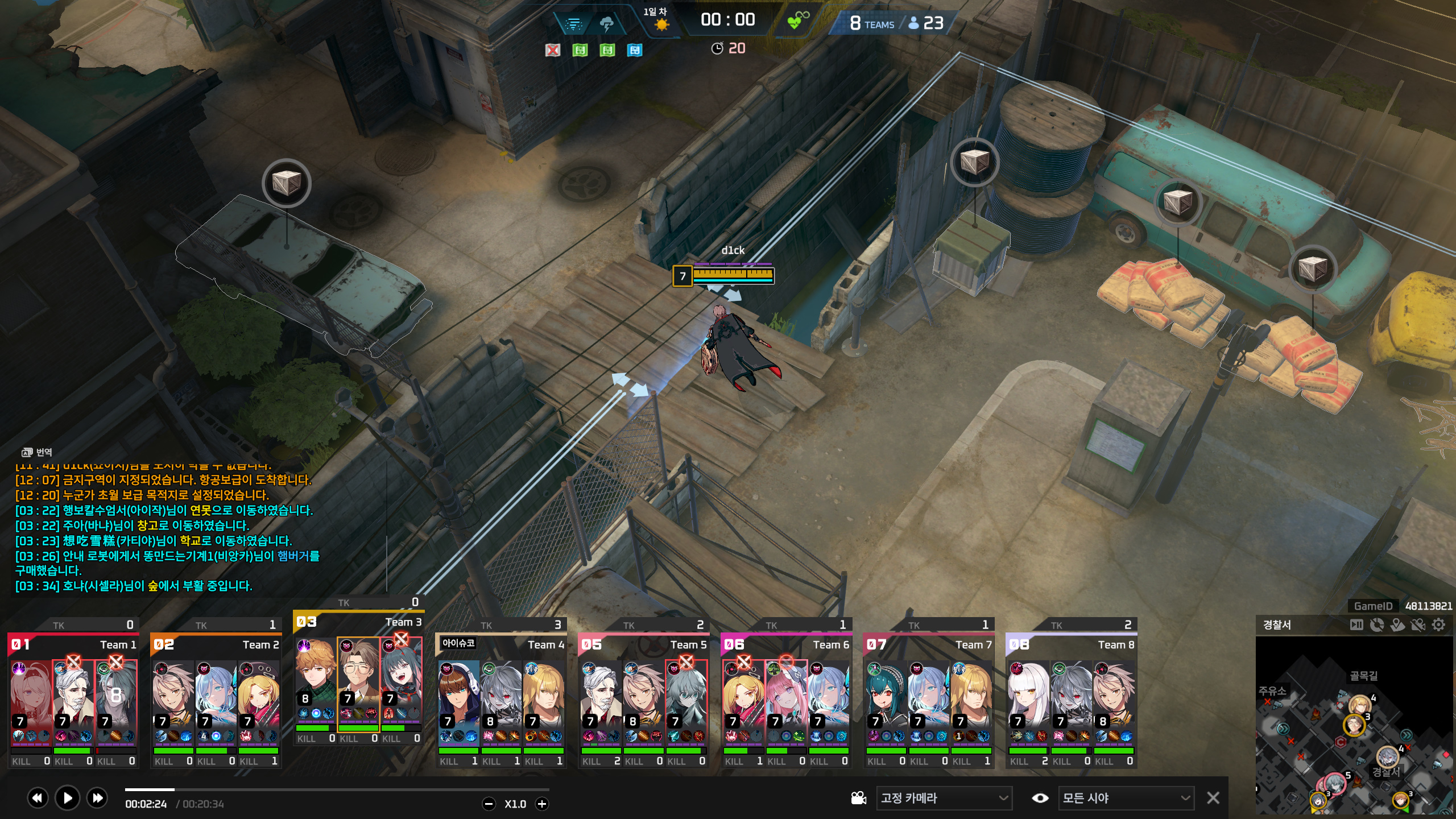Click the thunderstorm weather icon

[606, 24]
